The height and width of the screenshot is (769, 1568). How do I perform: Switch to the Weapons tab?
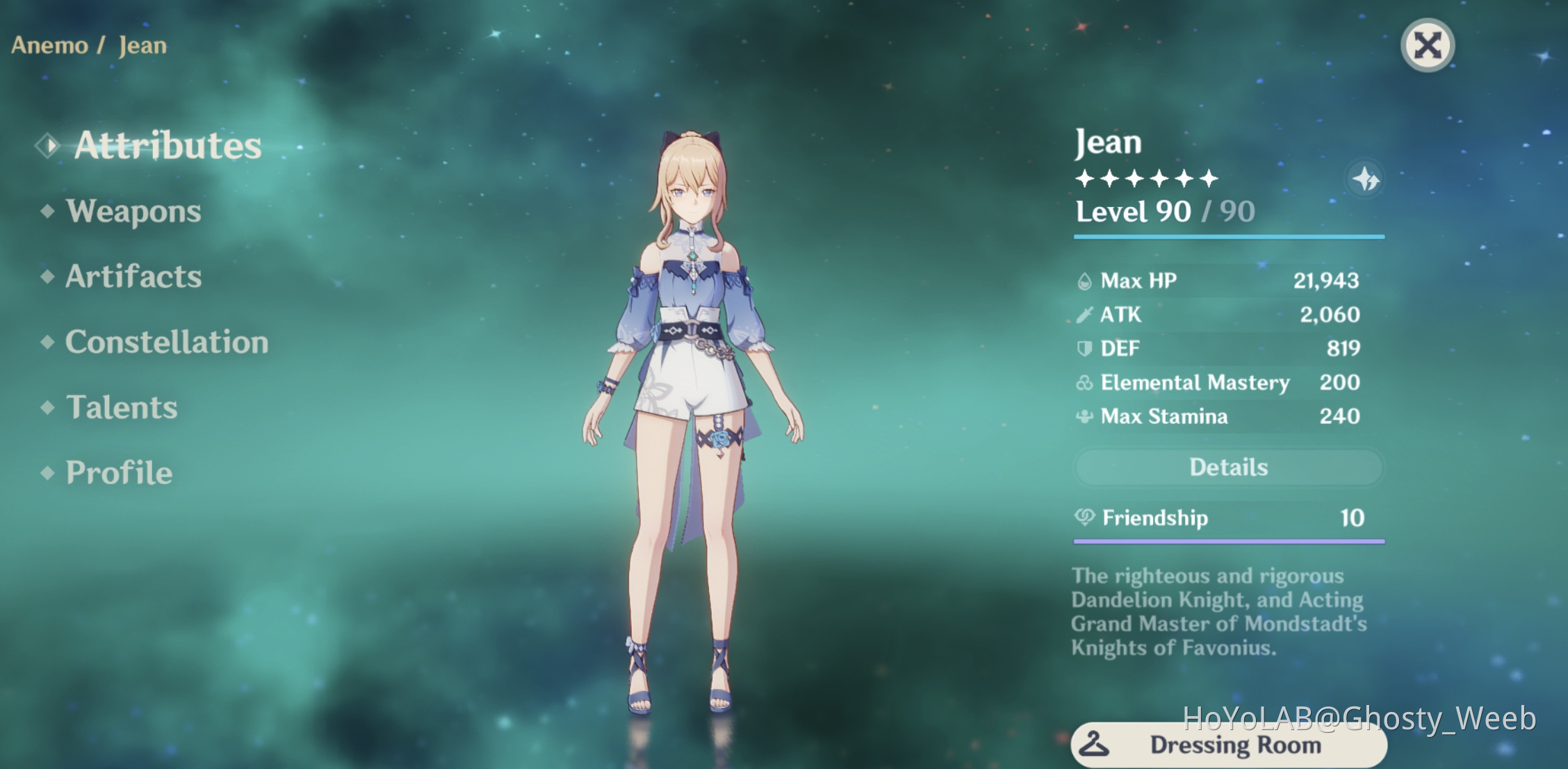[132, 212]
